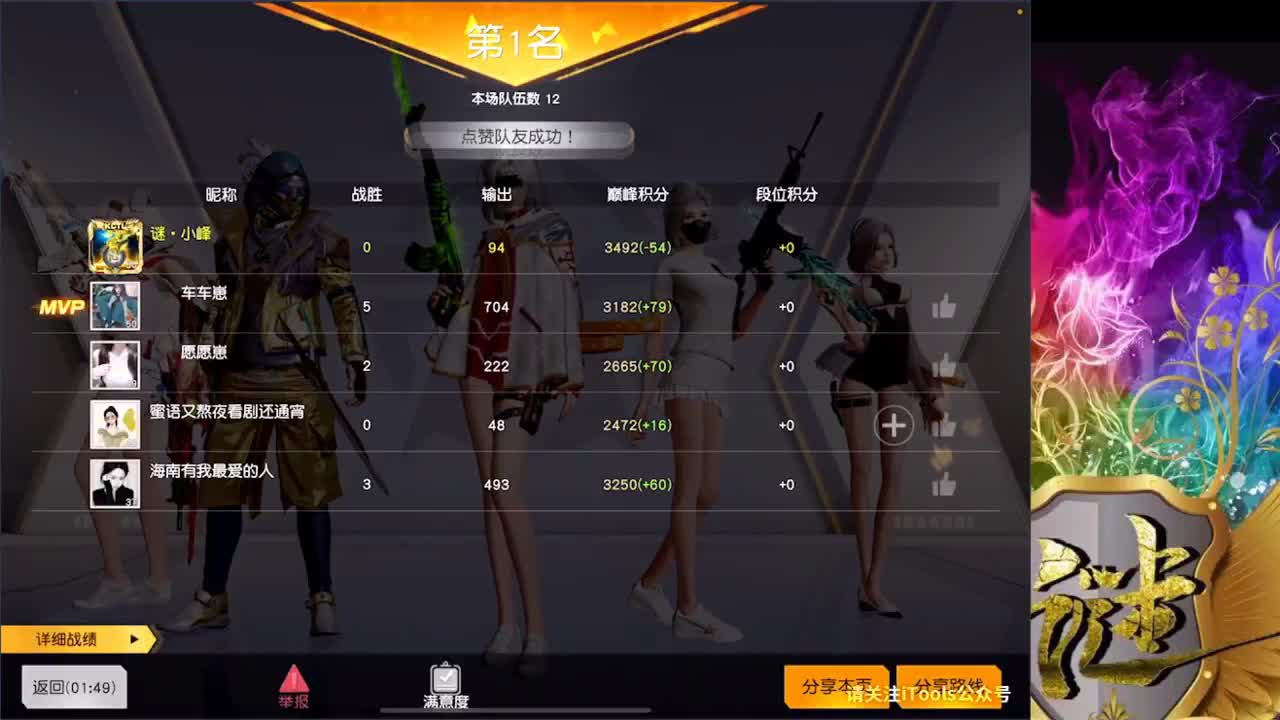
Task: Select the 段位积分 column header
Action: pos(787,195)
